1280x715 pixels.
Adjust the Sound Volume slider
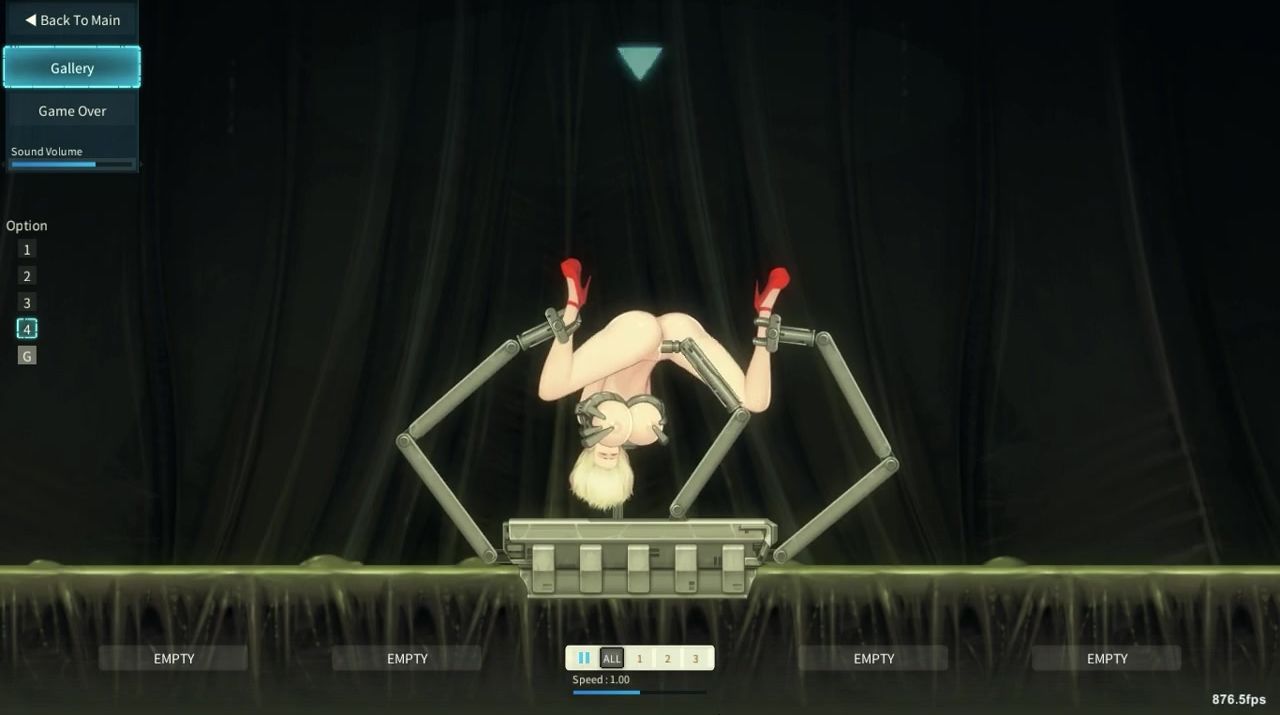tap(72, 164)
